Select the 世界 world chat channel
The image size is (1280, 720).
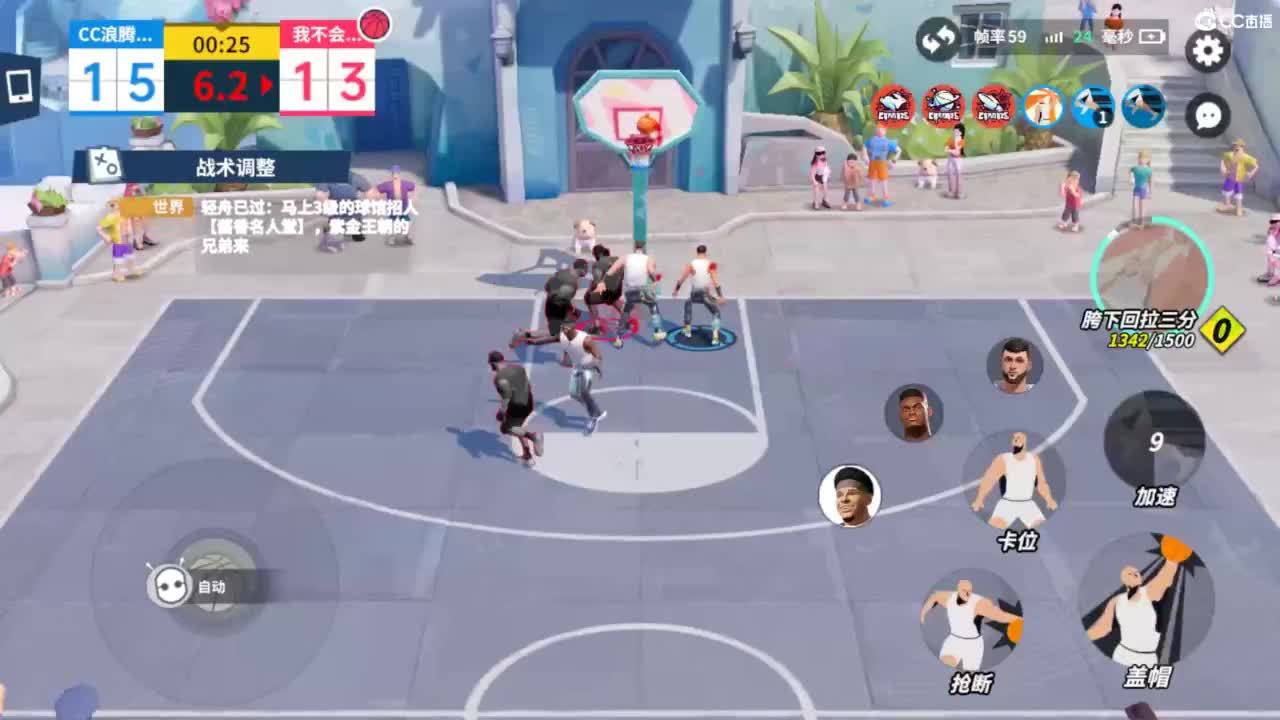[168, 206]
